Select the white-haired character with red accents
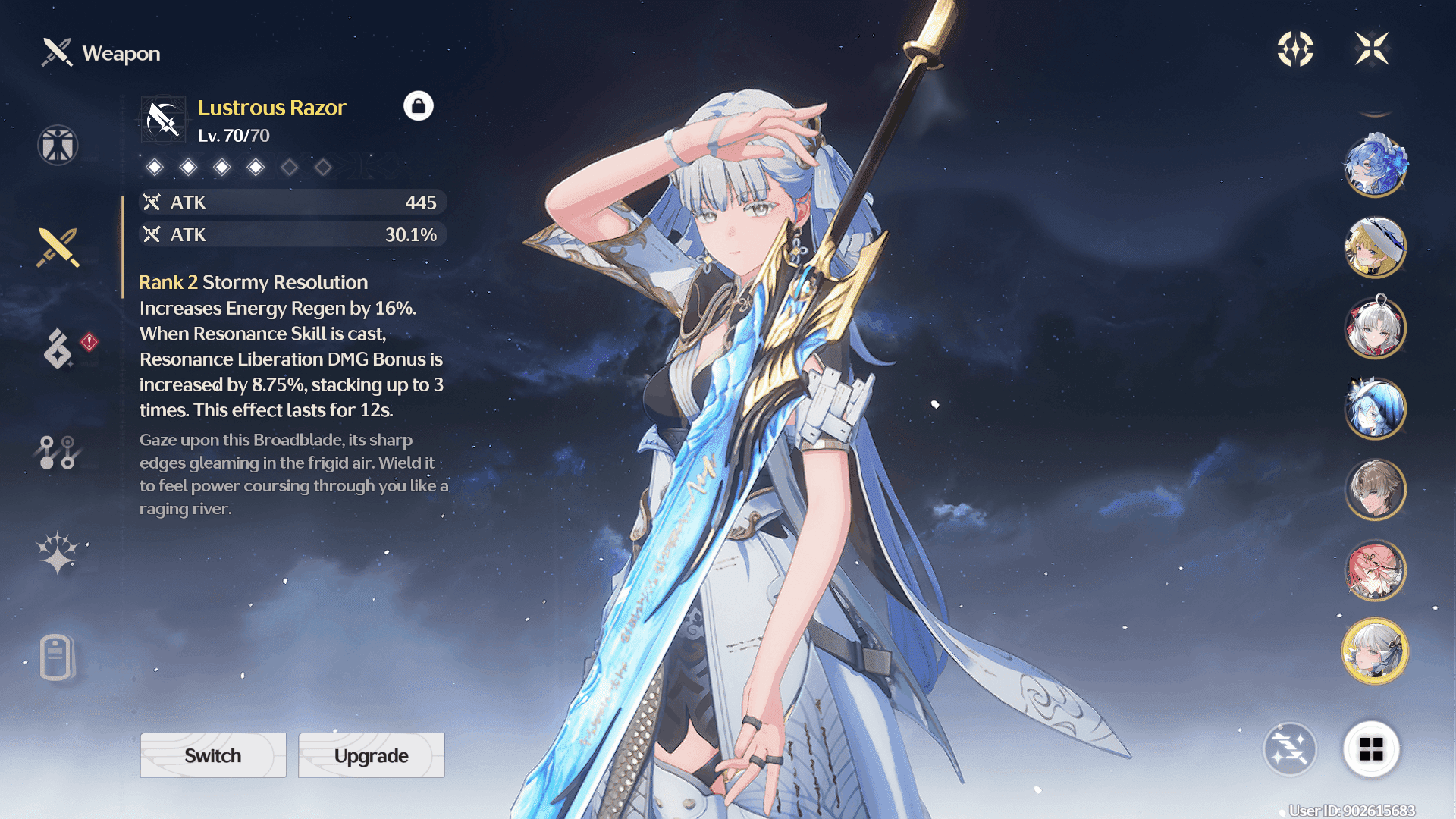 point(1375,328)
